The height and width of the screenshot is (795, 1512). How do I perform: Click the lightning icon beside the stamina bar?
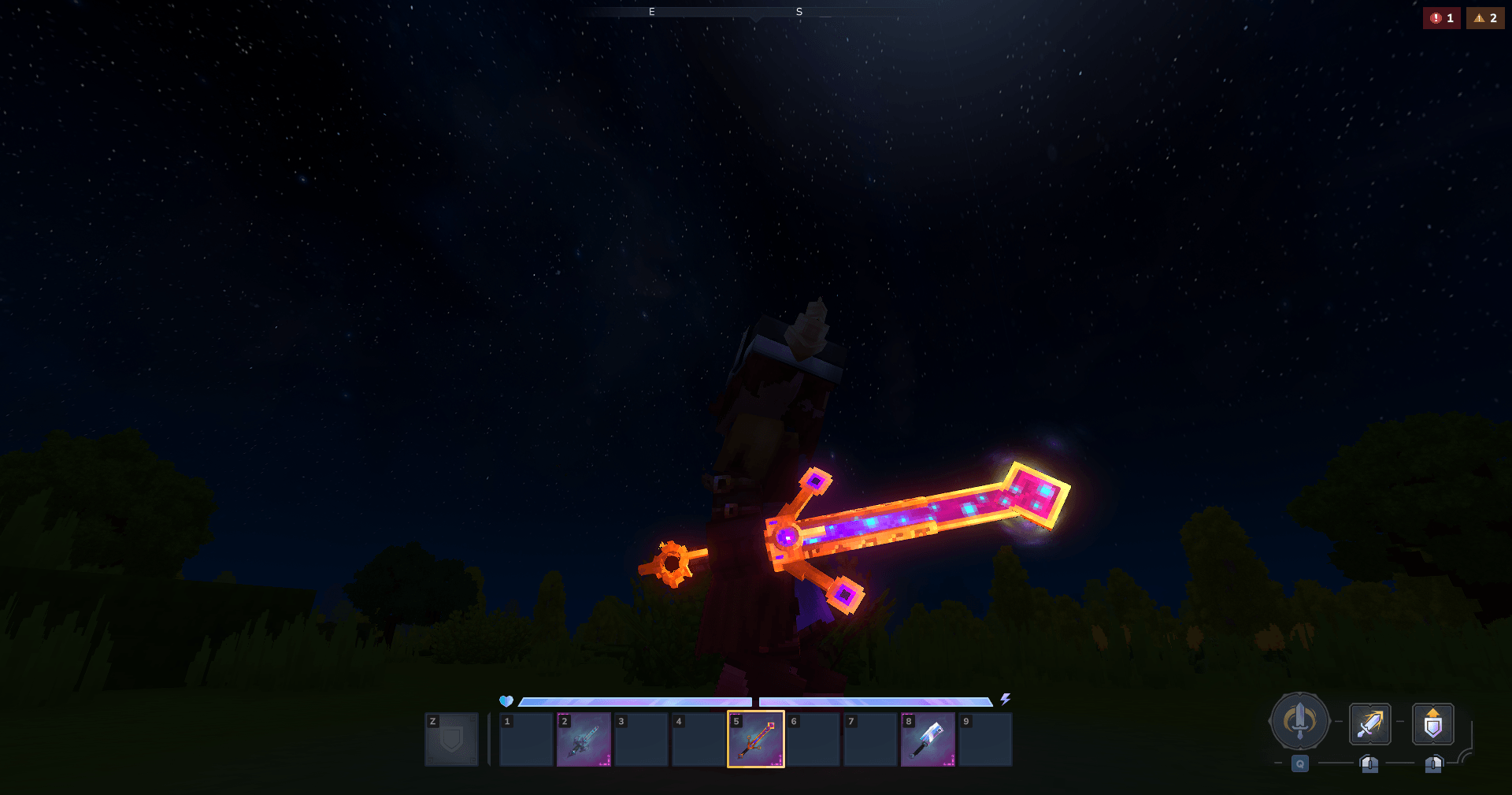1005,698
